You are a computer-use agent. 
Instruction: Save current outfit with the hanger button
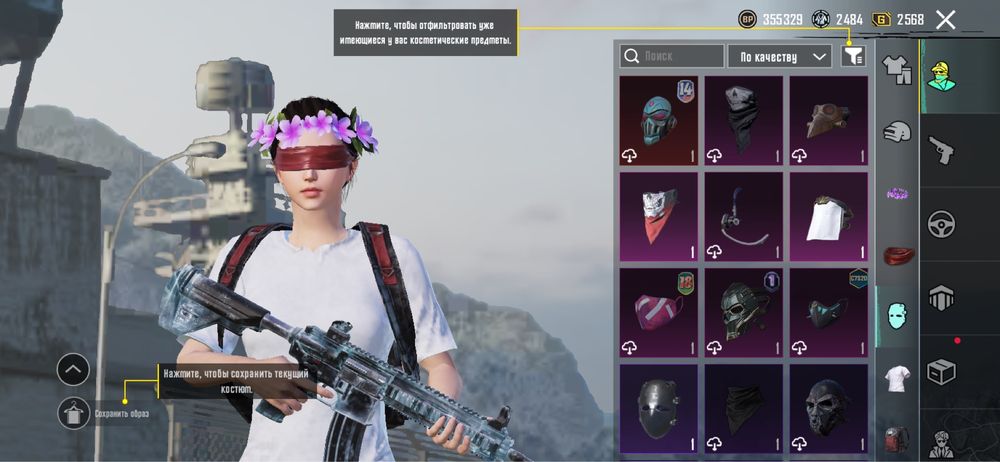(x=74, y=412)
